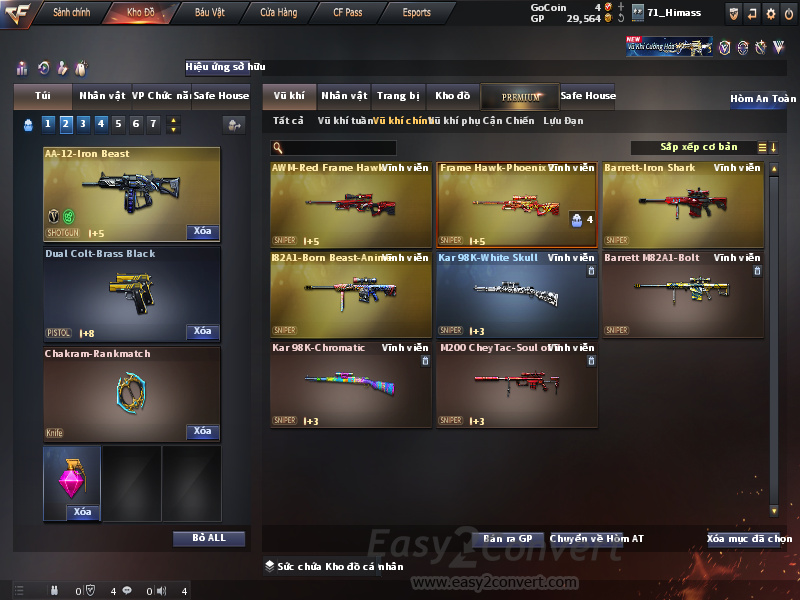The width and height of the screenshot is (800, 600).
Task: Remove the AA-12-Iron Beast with Xóa
Action: (x=202, y=232)
